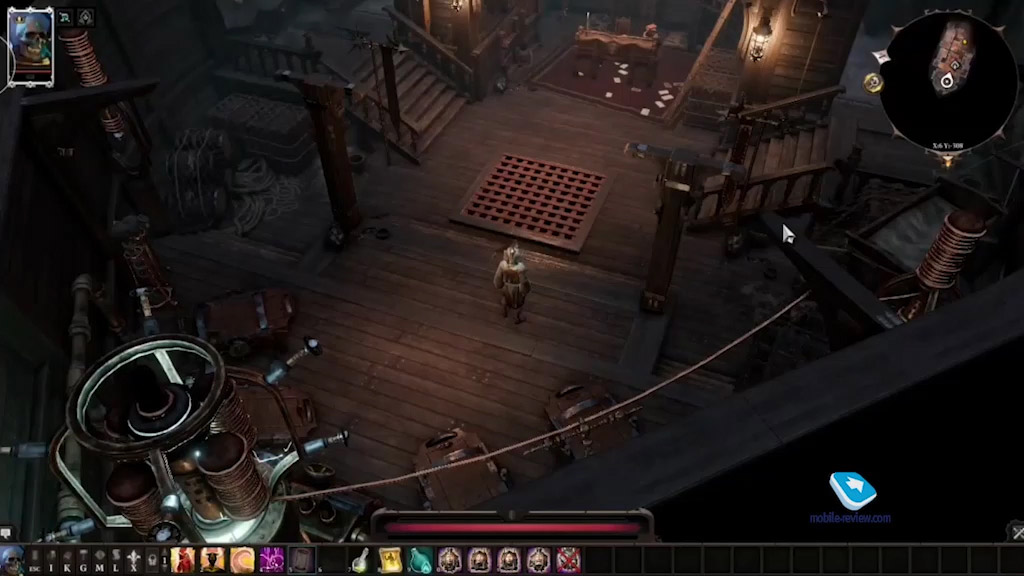Open the chat log bubble icon
This screenshot has width=1024, height=576.
click(x=7, y=533)
